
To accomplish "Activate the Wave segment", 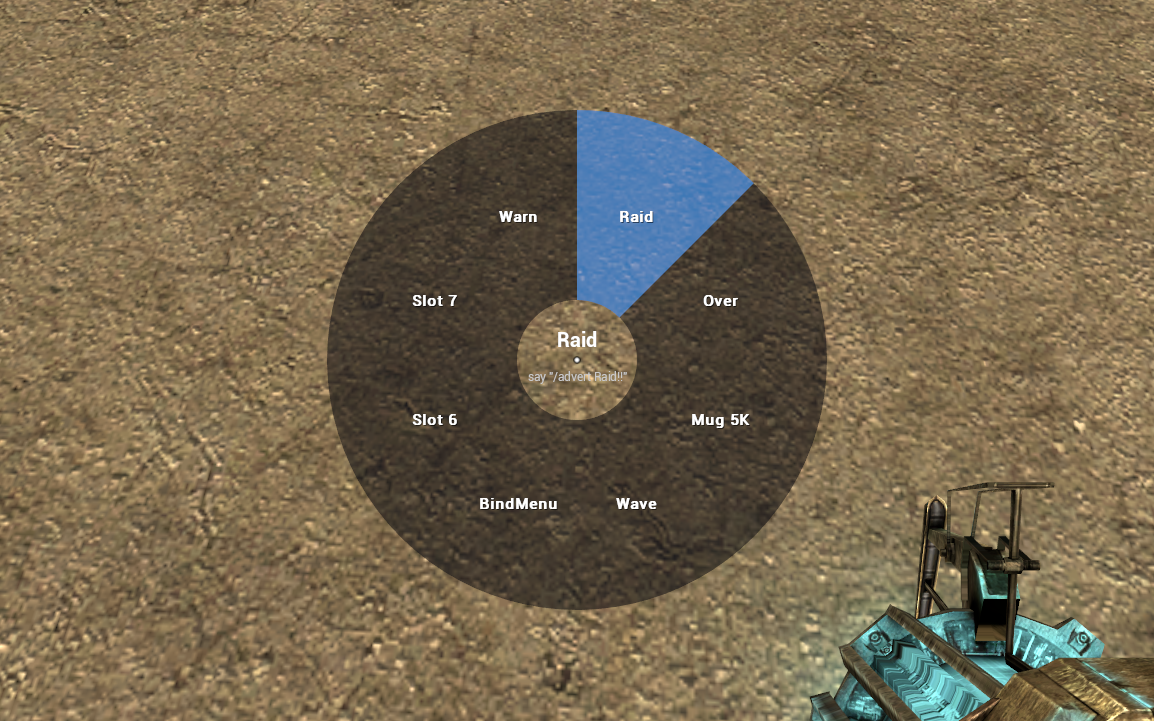I will pos(636,504).
